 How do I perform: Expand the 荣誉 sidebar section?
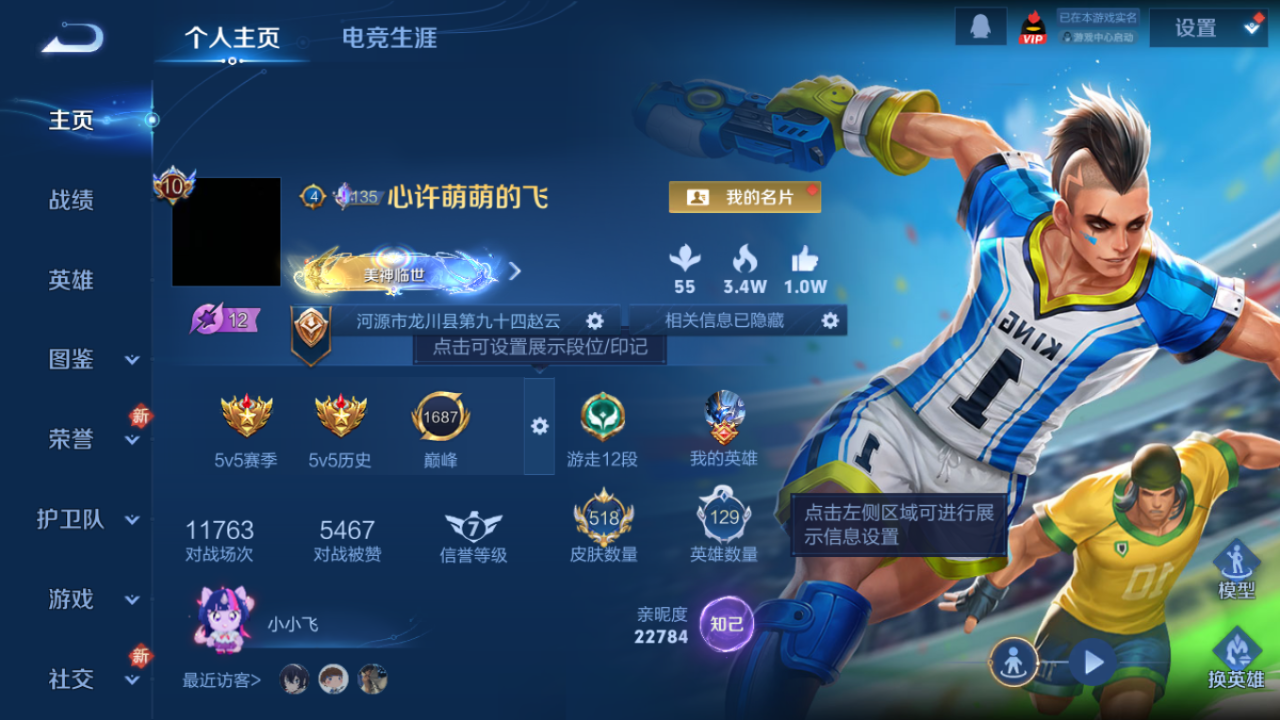click(x=71, y=440)
